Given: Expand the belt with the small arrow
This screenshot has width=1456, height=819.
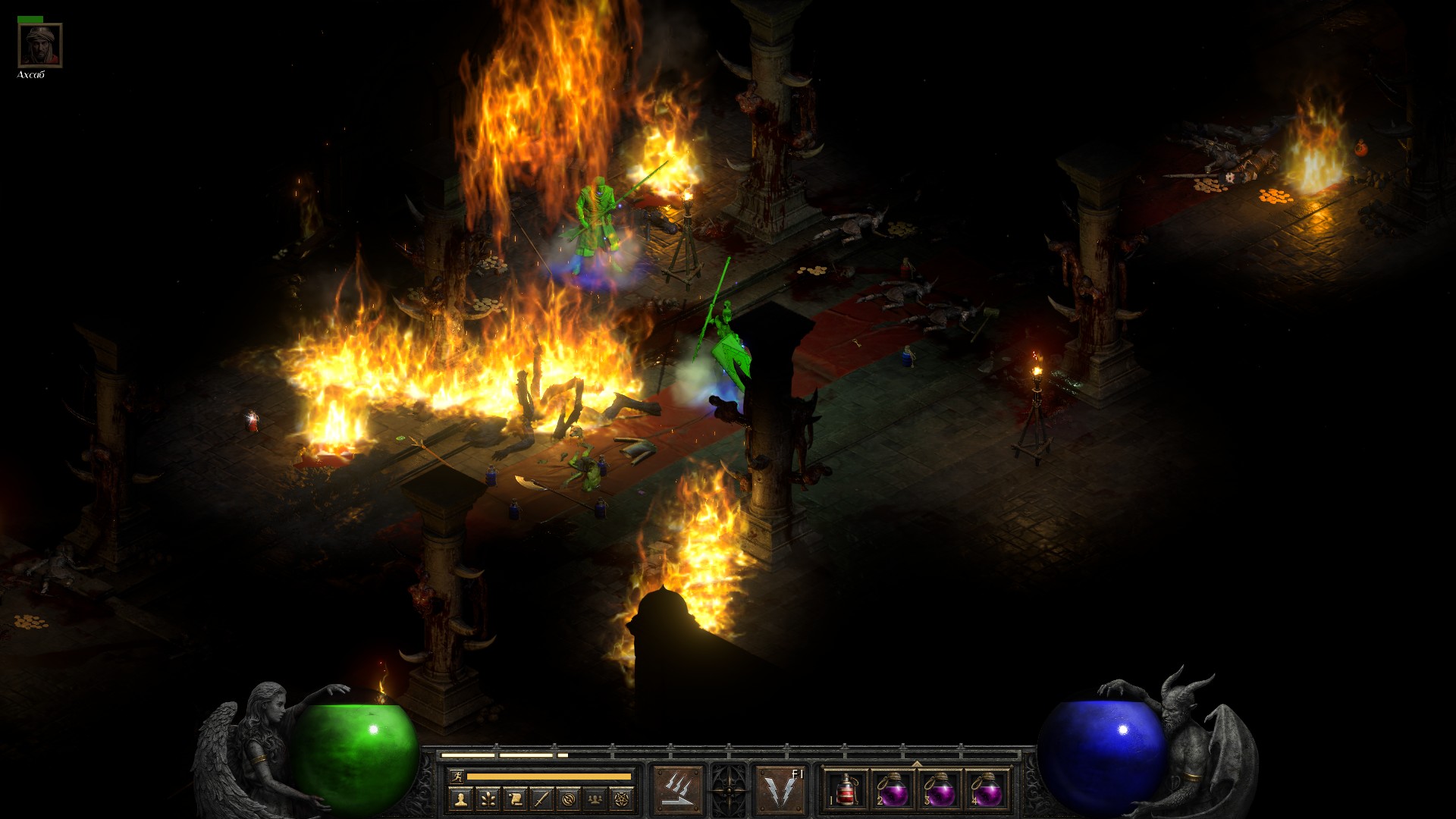Looking at the screenshot, I should point(916,764).
